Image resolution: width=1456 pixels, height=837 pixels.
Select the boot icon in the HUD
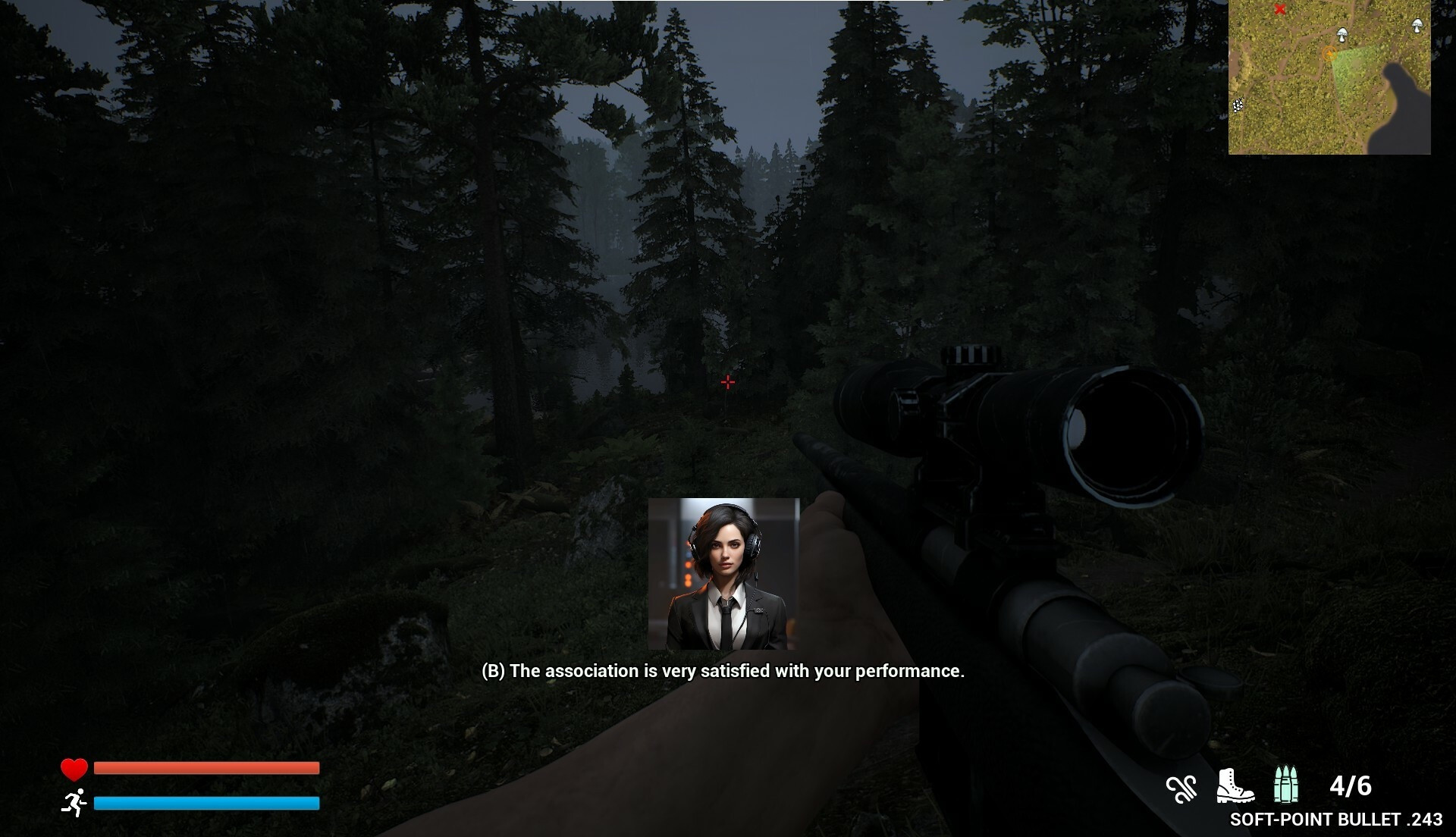click(x=1235, y=785)
